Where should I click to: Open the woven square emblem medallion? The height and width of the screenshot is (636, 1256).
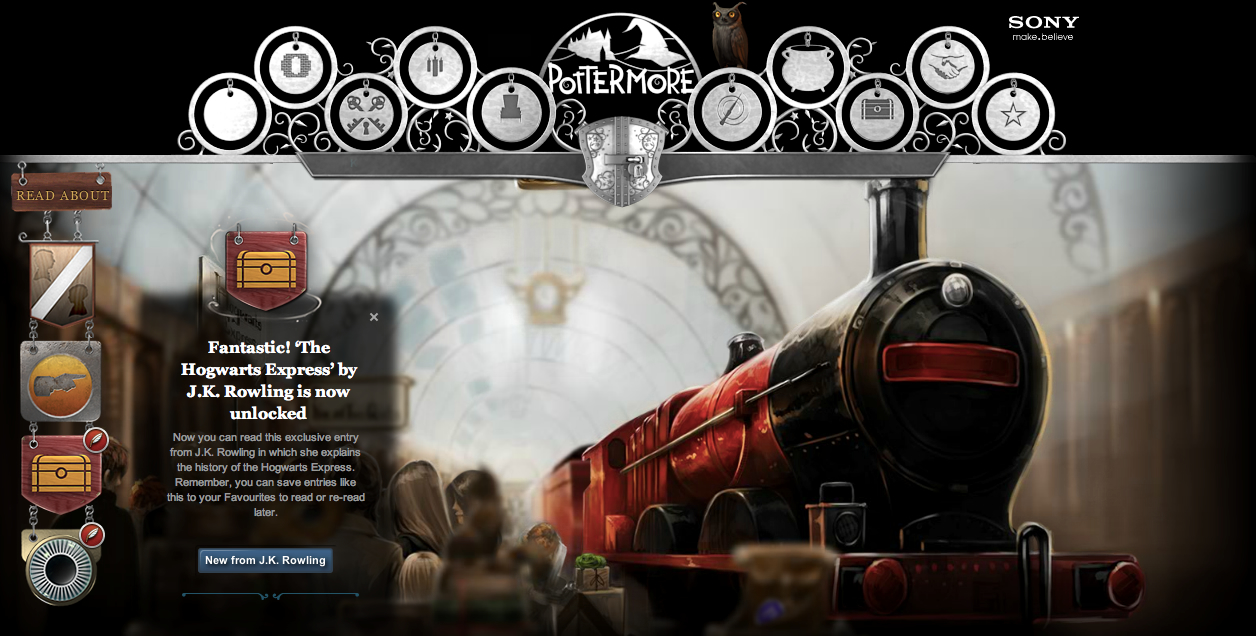pyautogui.click(x=296, y=67)
